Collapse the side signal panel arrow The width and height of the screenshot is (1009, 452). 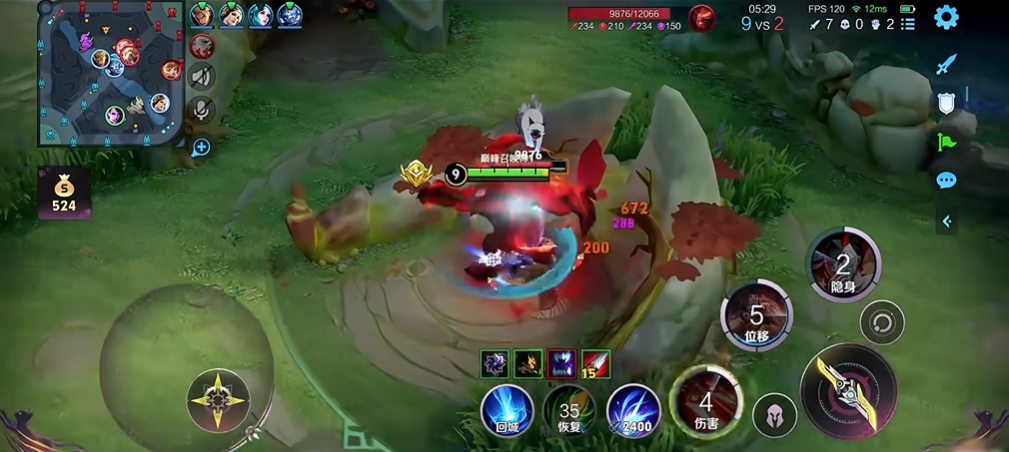pos(946,222)
